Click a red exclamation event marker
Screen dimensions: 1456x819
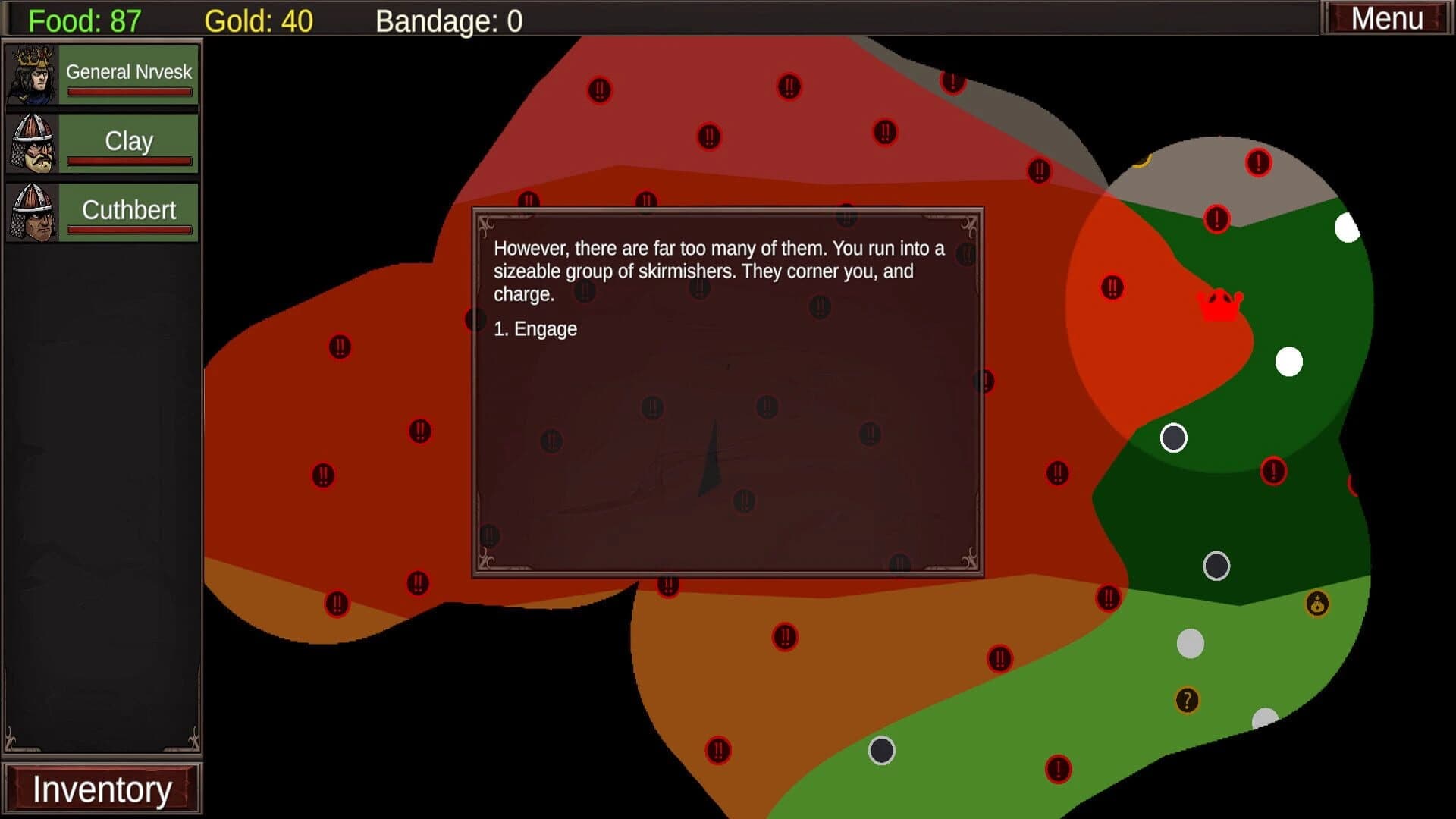pyautogui.click(x=1258, y=163)
